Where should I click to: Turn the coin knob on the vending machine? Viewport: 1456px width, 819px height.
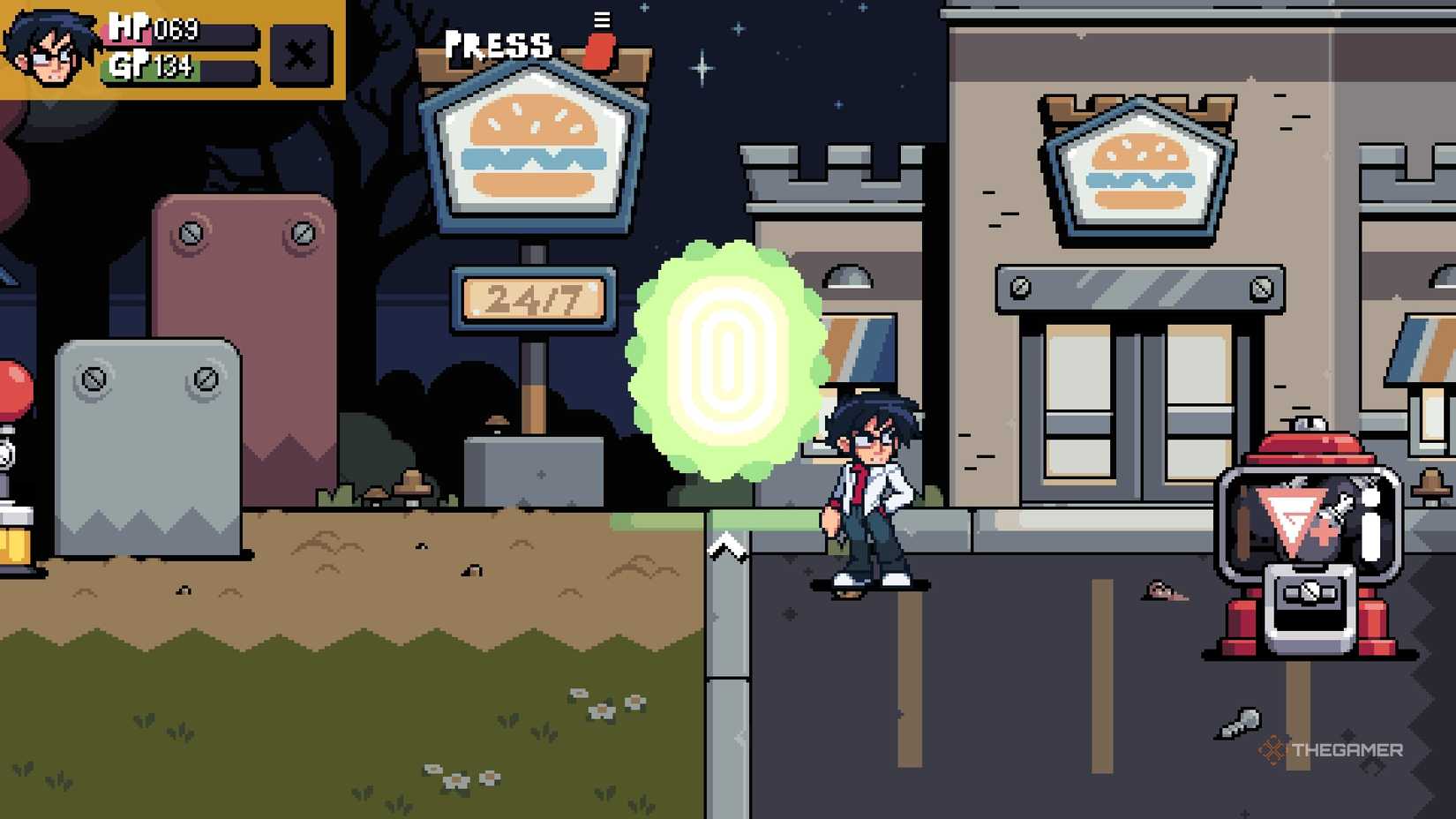[1310, 590]
